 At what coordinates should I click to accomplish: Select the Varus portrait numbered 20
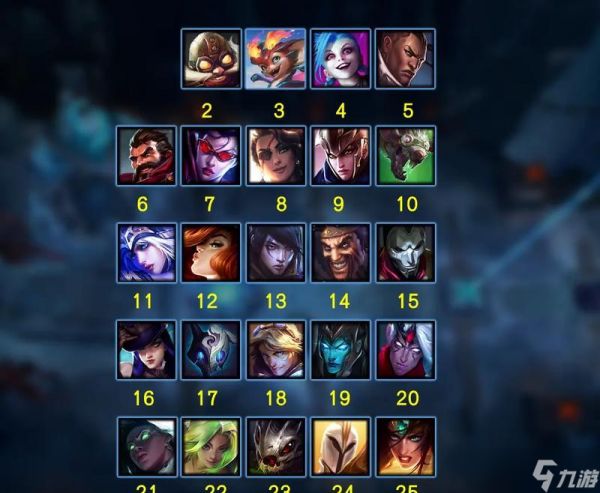pyautogui.click(x=404, y=349)
